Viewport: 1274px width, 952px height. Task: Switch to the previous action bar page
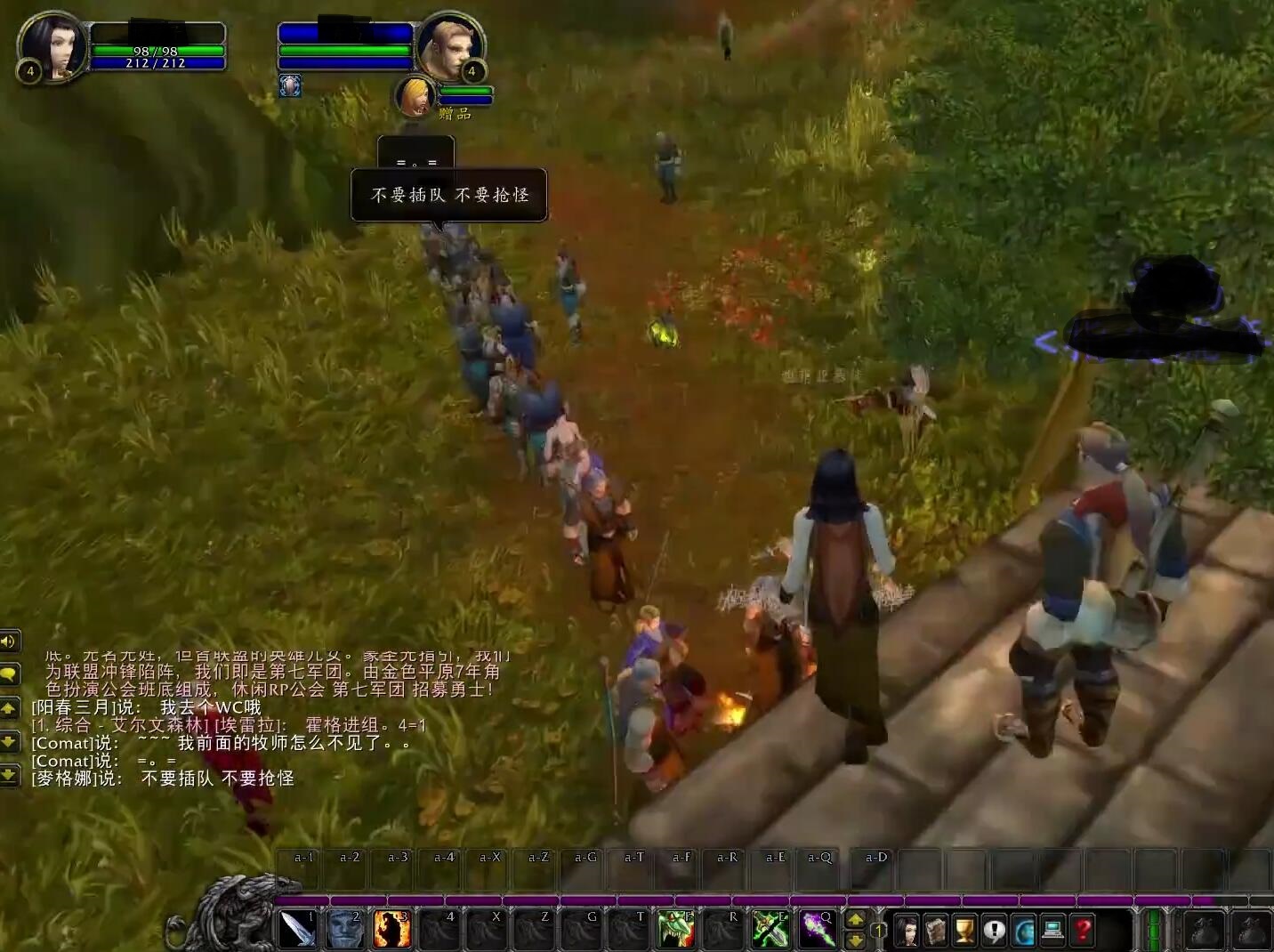[x=855, y=940]
